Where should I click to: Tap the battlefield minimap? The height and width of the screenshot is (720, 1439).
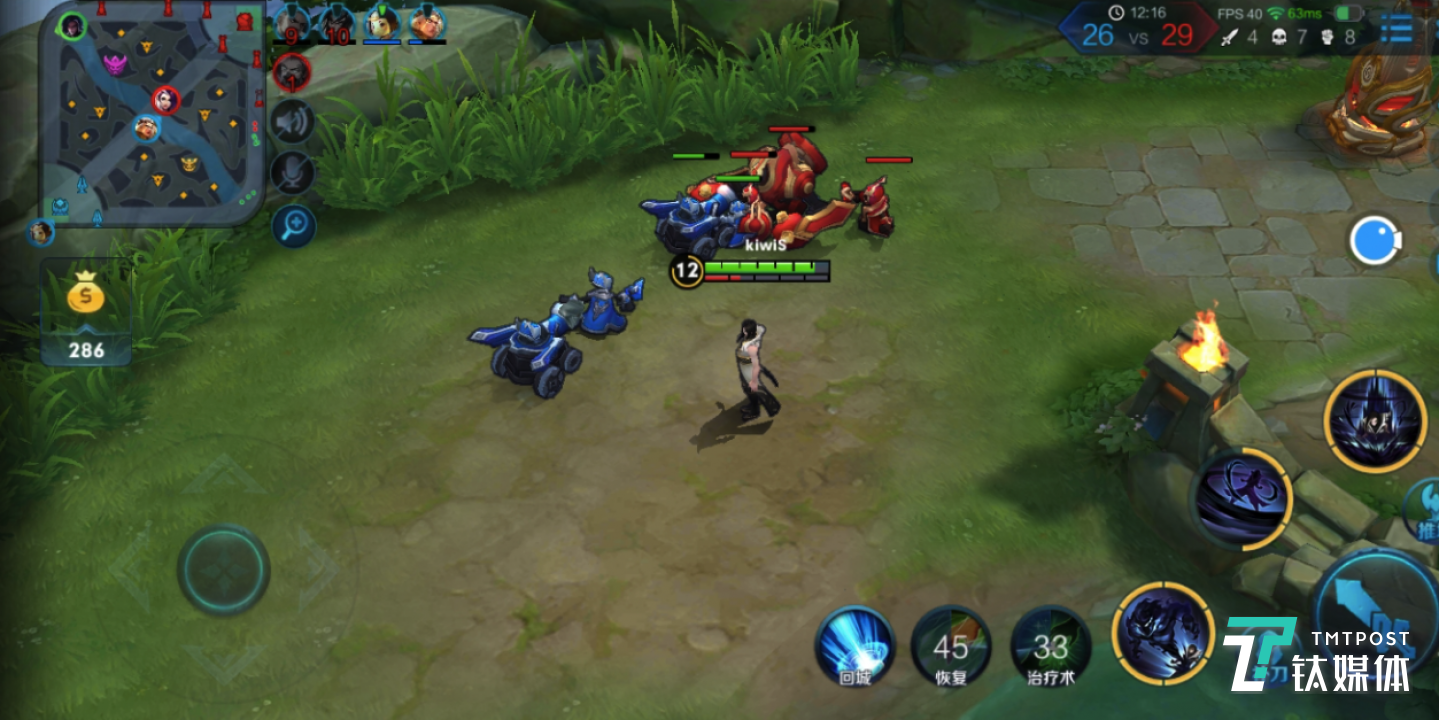pos(152,112)
